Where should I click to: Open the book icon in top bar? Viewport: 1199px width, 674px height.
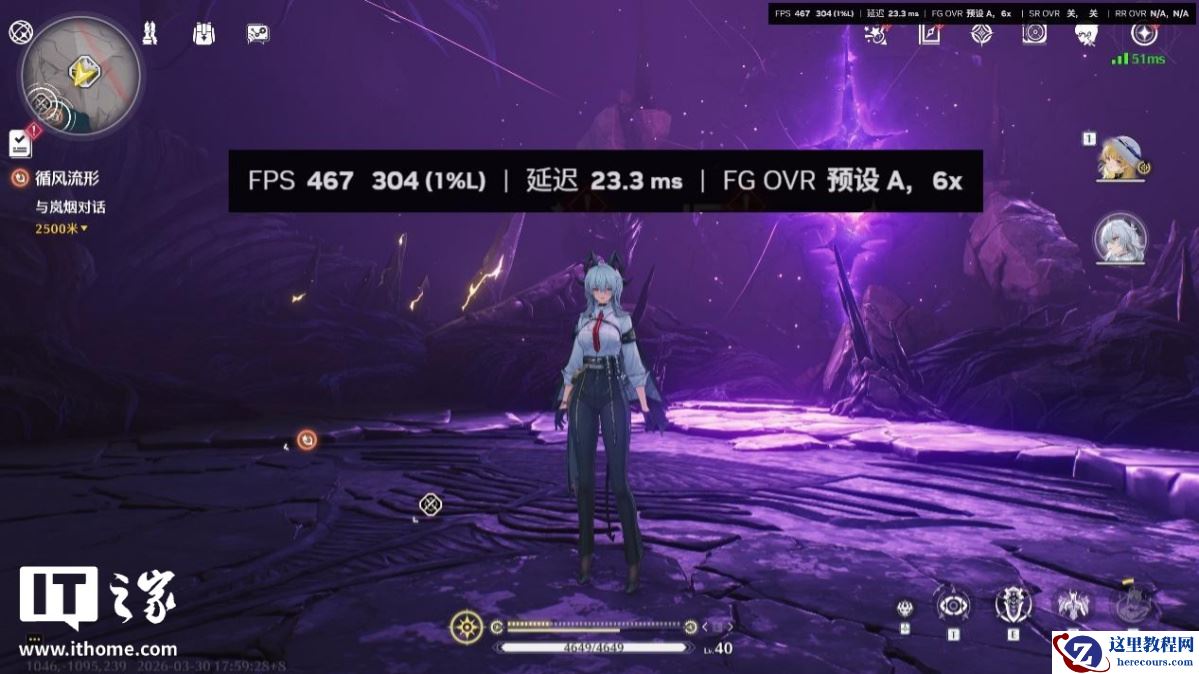click(x=930, y=33)
